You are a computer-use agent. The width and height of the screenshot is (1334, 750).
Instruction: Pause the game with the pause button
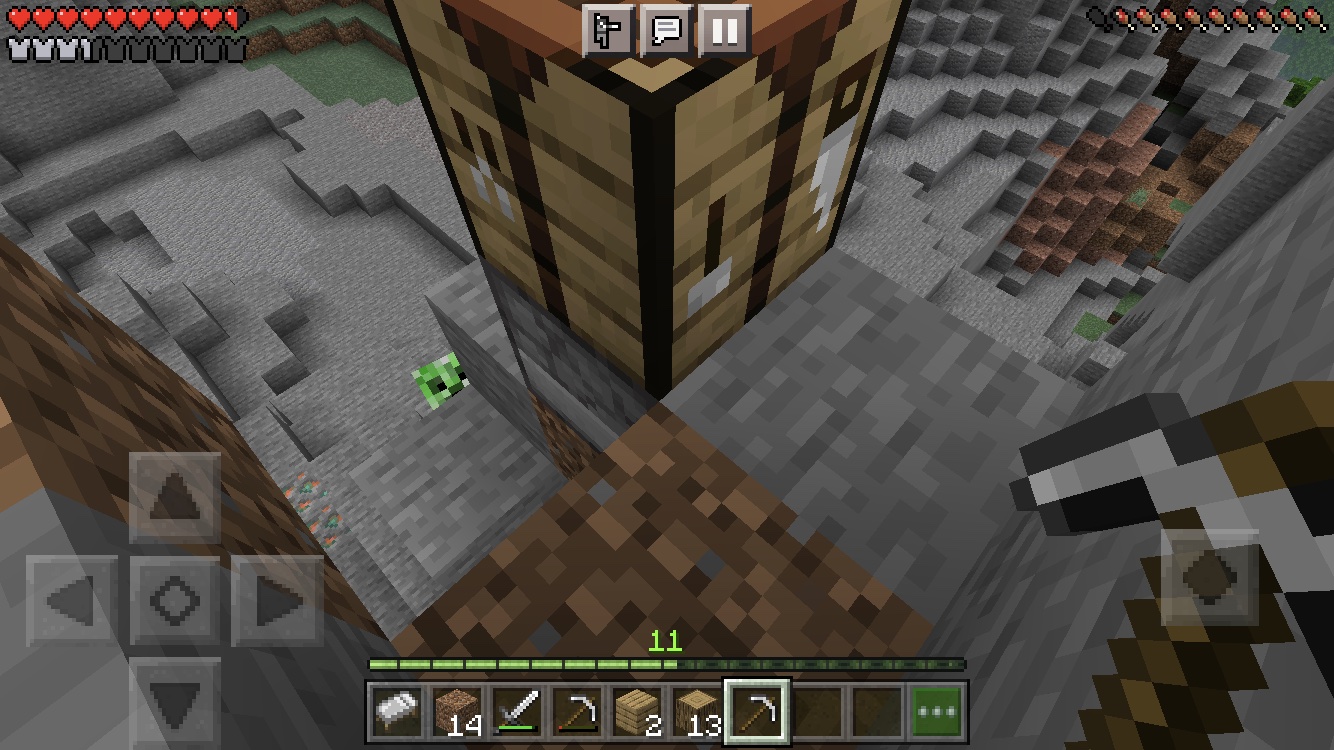(x=724, y=30)
